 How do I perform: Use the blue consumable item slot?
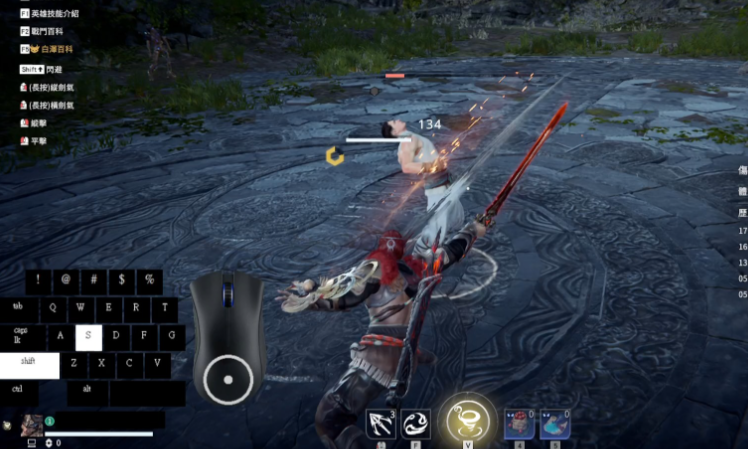(x=555, y=424)
